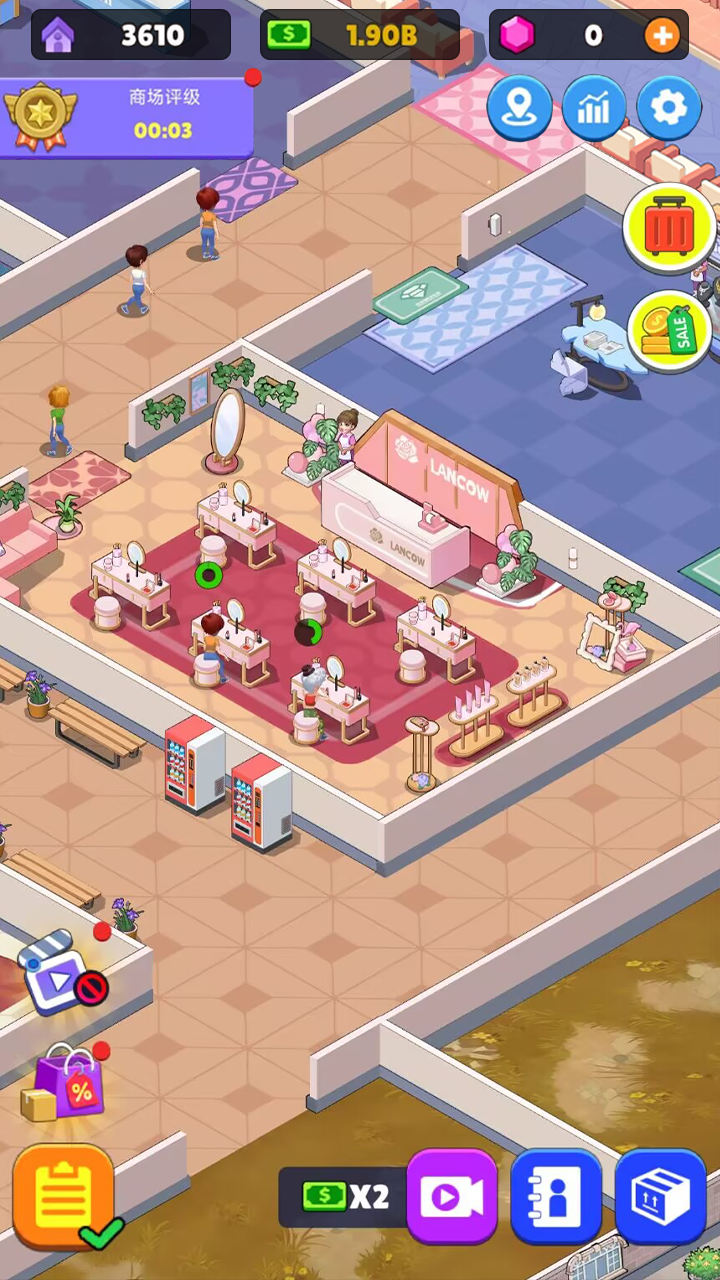Show the statistics bar chart panel
Viewport: 720px width, 1280px height.
pos(594,107)
